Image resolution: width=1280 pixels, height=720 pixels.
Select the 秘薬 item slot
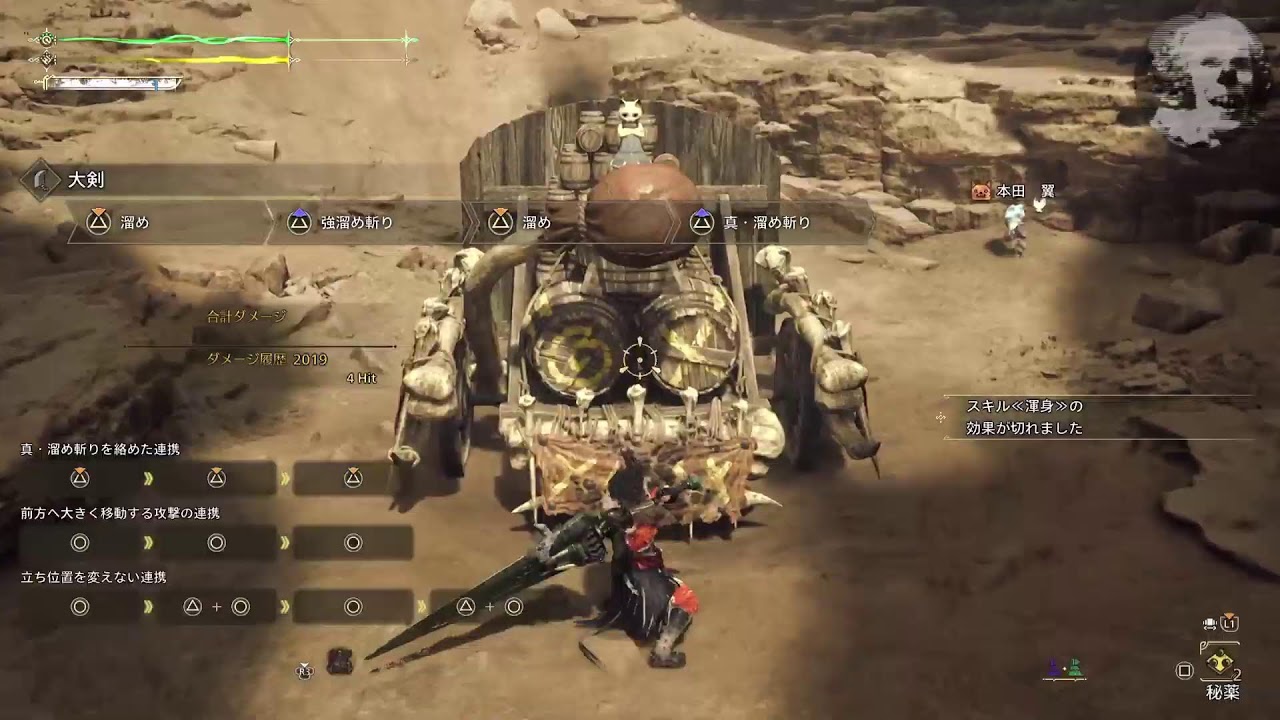(1219, 666)
